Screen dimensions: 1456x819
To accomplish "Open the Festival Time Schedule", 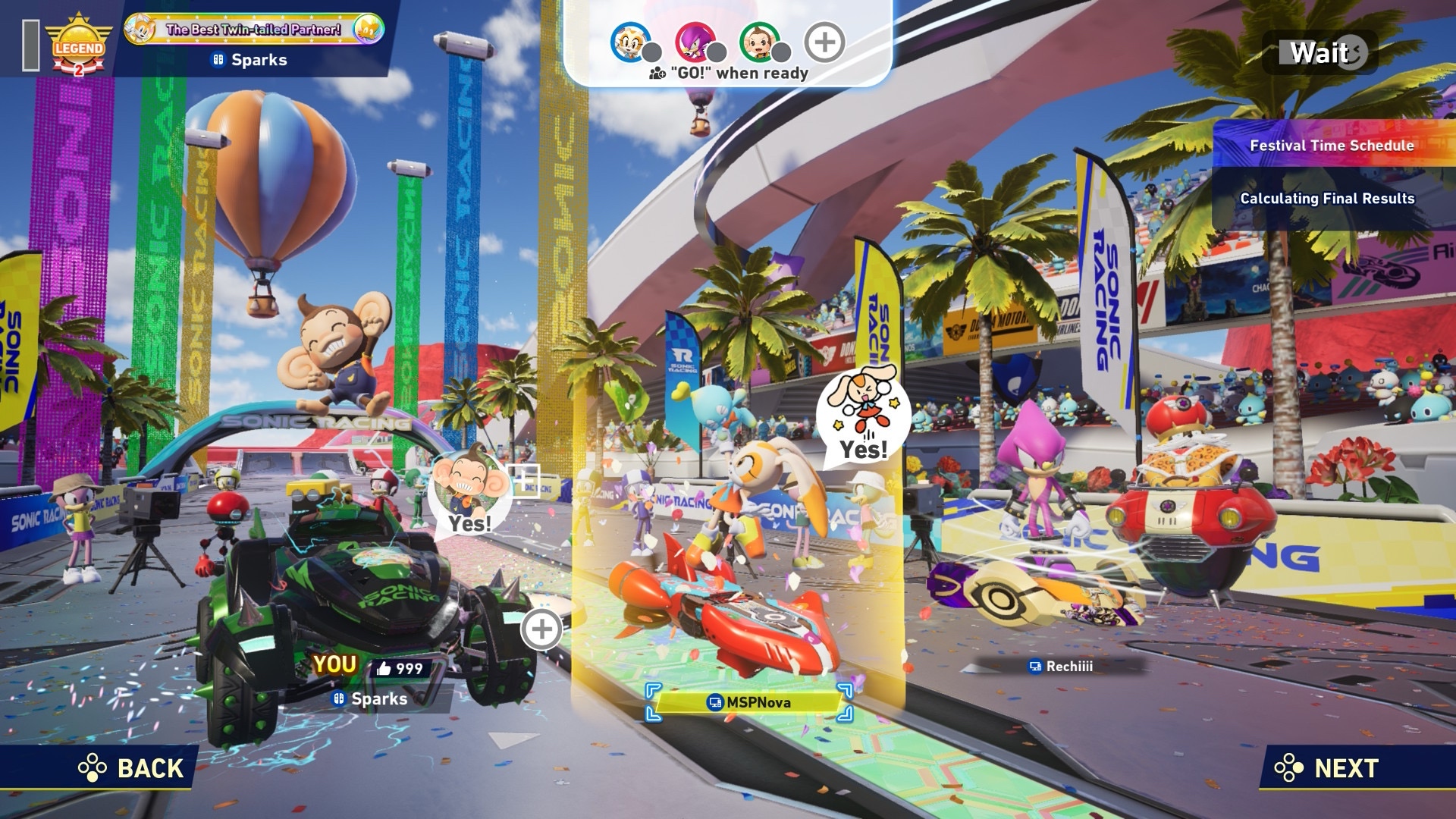I will (x=1331, y=145).
